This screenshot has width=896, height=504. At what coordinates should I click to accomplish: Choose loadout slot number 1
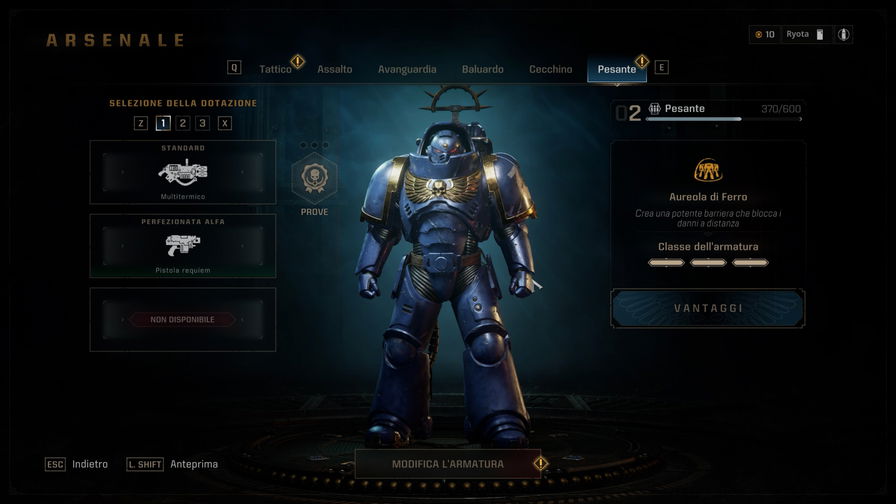pos(163,123)
